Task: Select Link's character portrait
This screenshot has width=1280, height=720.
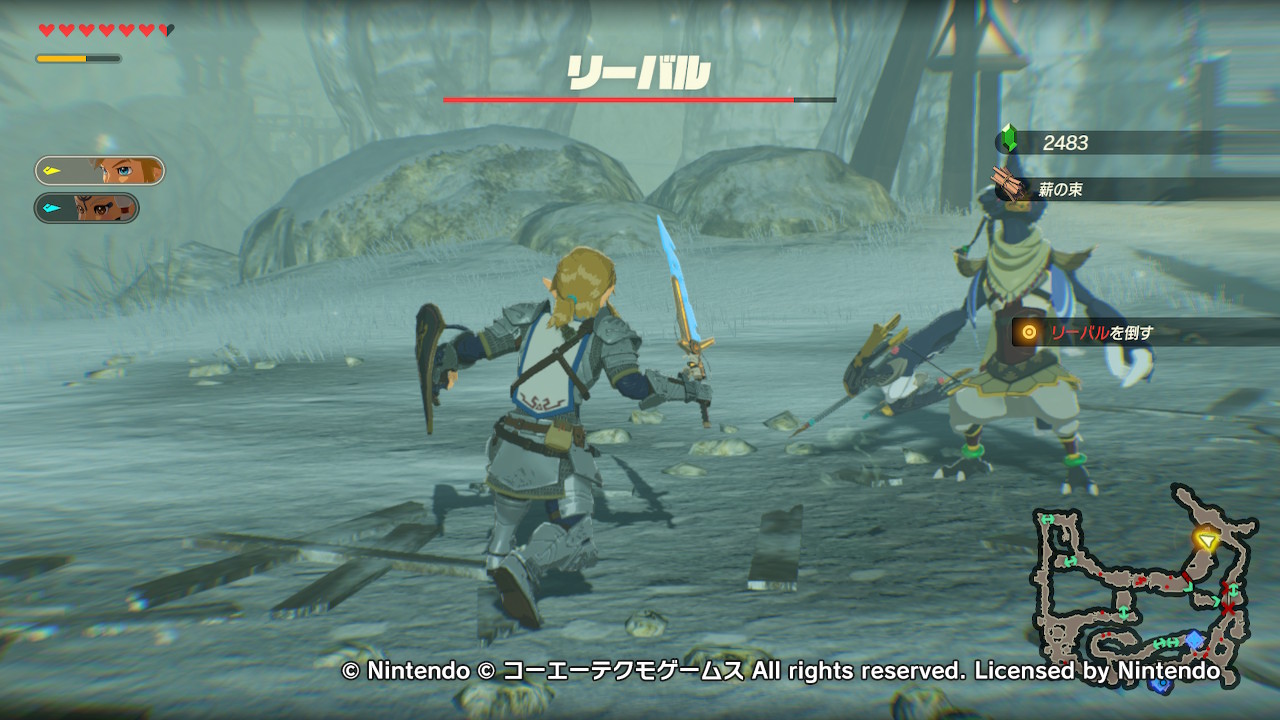Action: (x=100, y=171)
